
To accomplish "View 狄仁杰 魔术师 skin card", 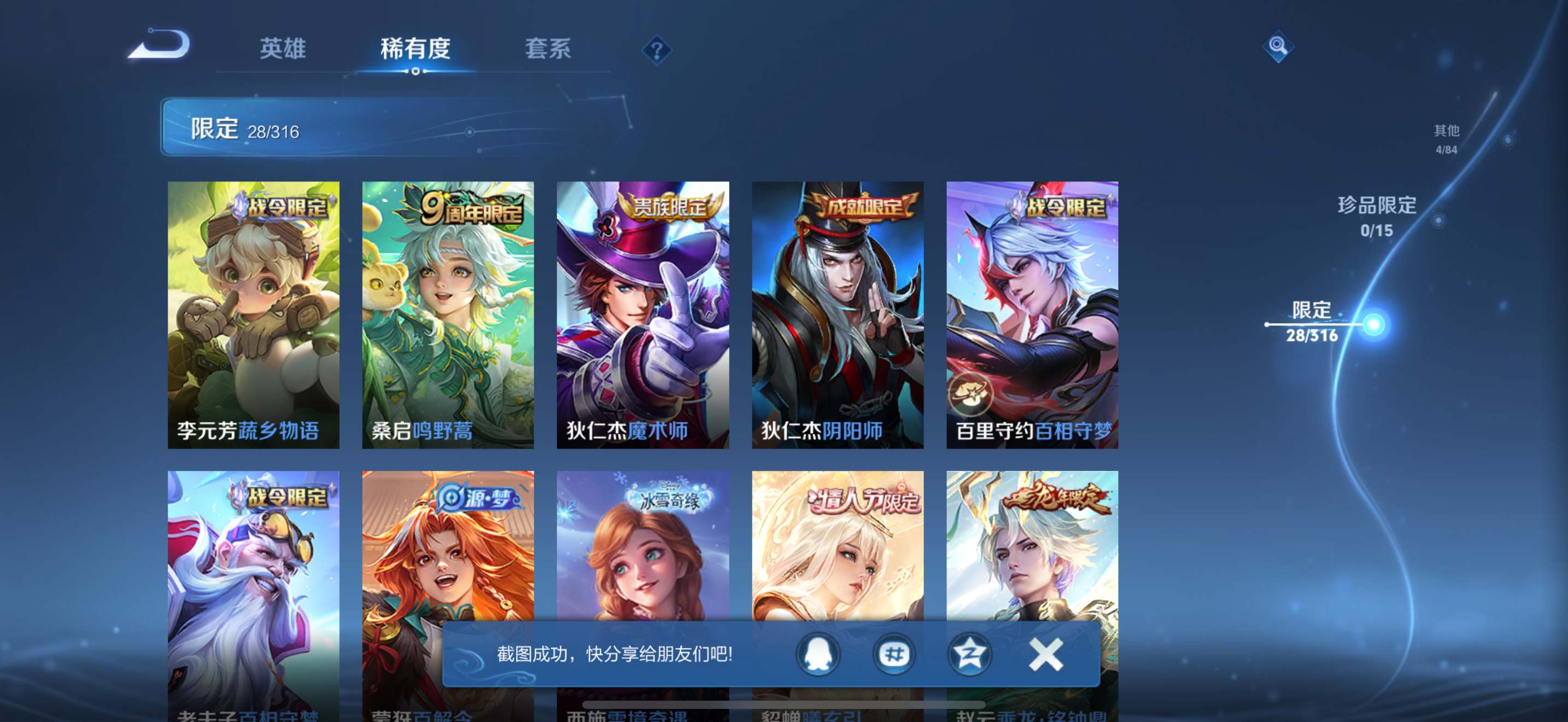I will (643, 314).
